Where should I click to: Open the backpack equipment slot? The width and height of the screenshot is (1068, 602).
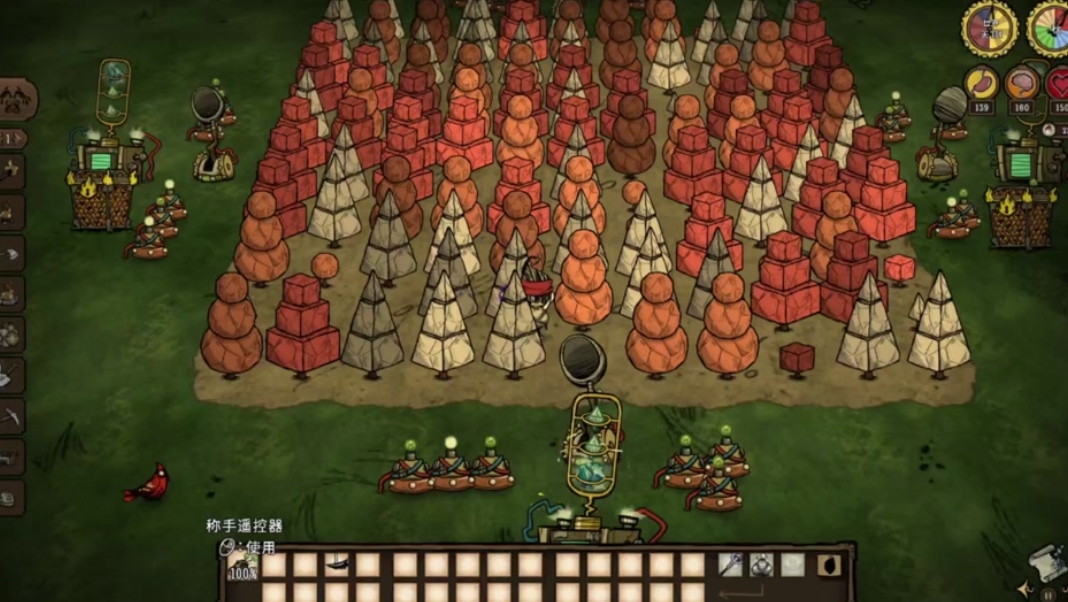(828, 566)
